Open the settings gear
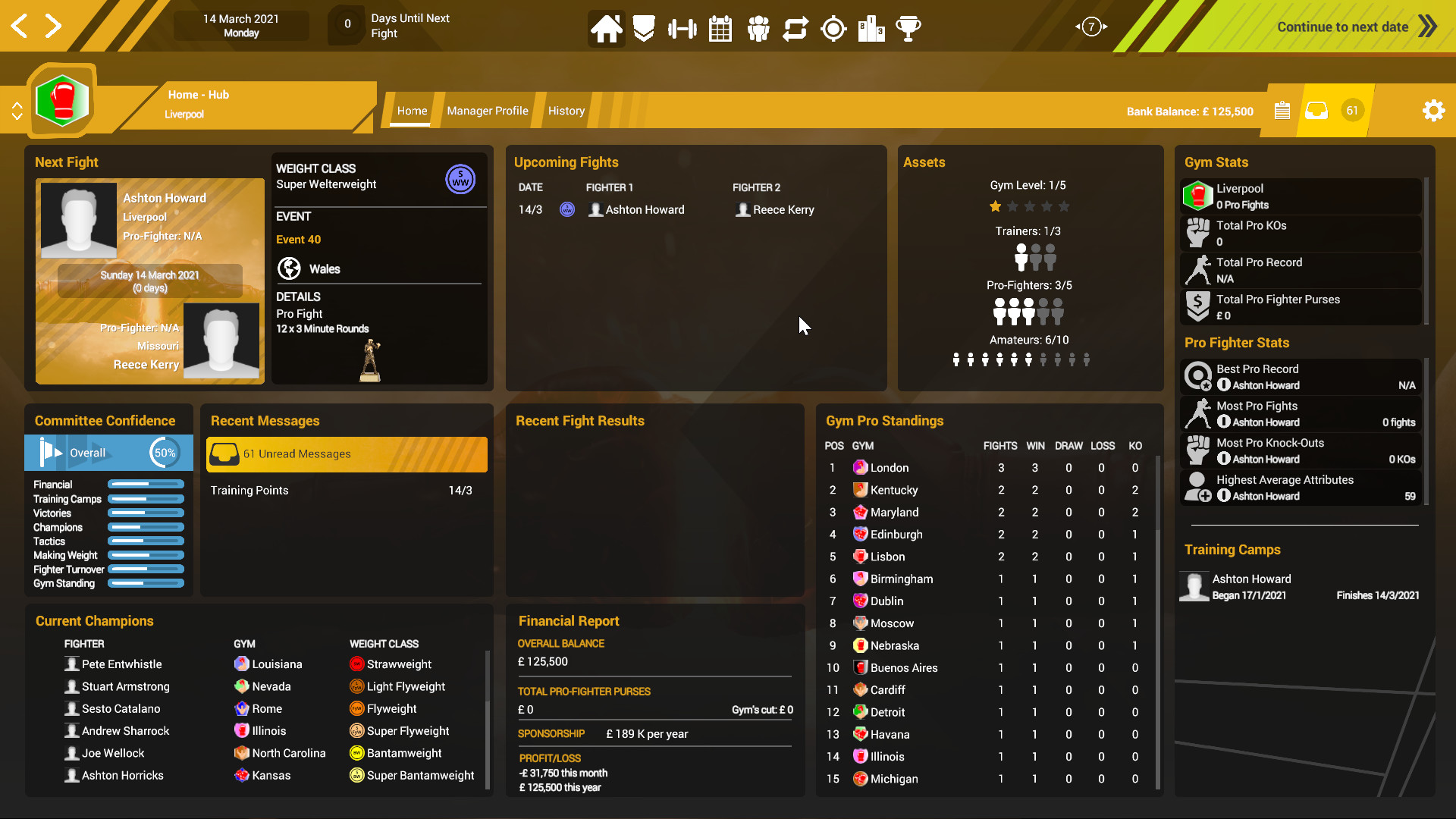Screen dimensions: 1456x819 coord(1433,110)
